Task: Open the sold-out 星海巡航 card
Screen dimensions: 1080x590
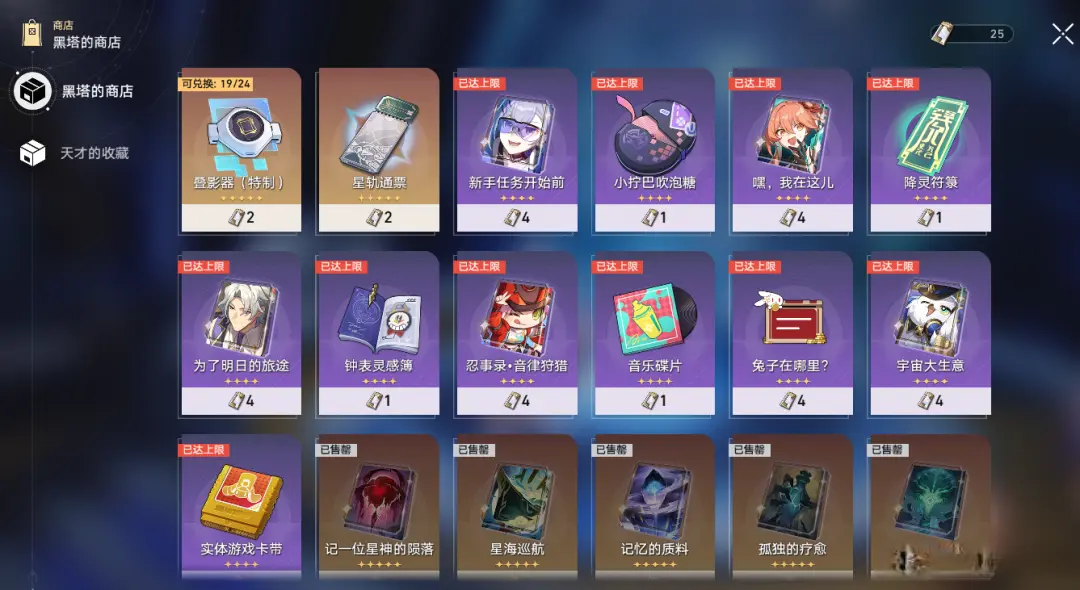Action: (516, 507)
